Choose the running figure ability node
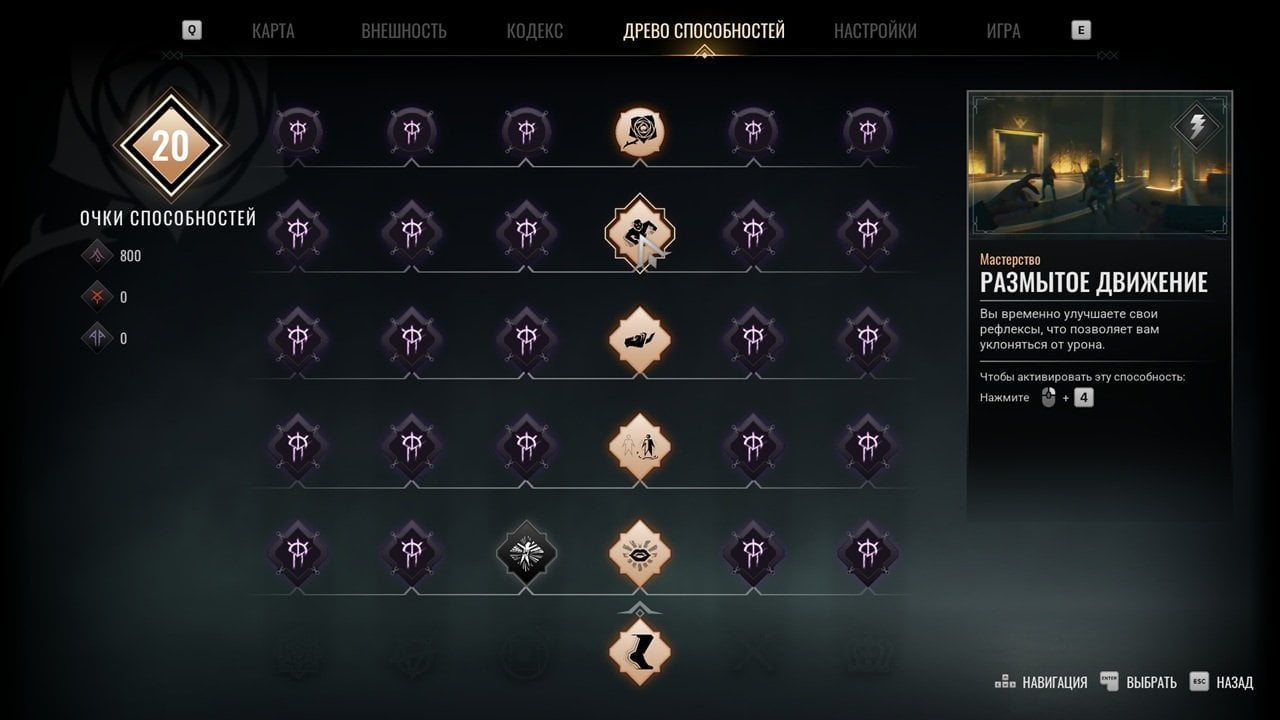Screen dimensions: 1280x720 coord(640,234)
